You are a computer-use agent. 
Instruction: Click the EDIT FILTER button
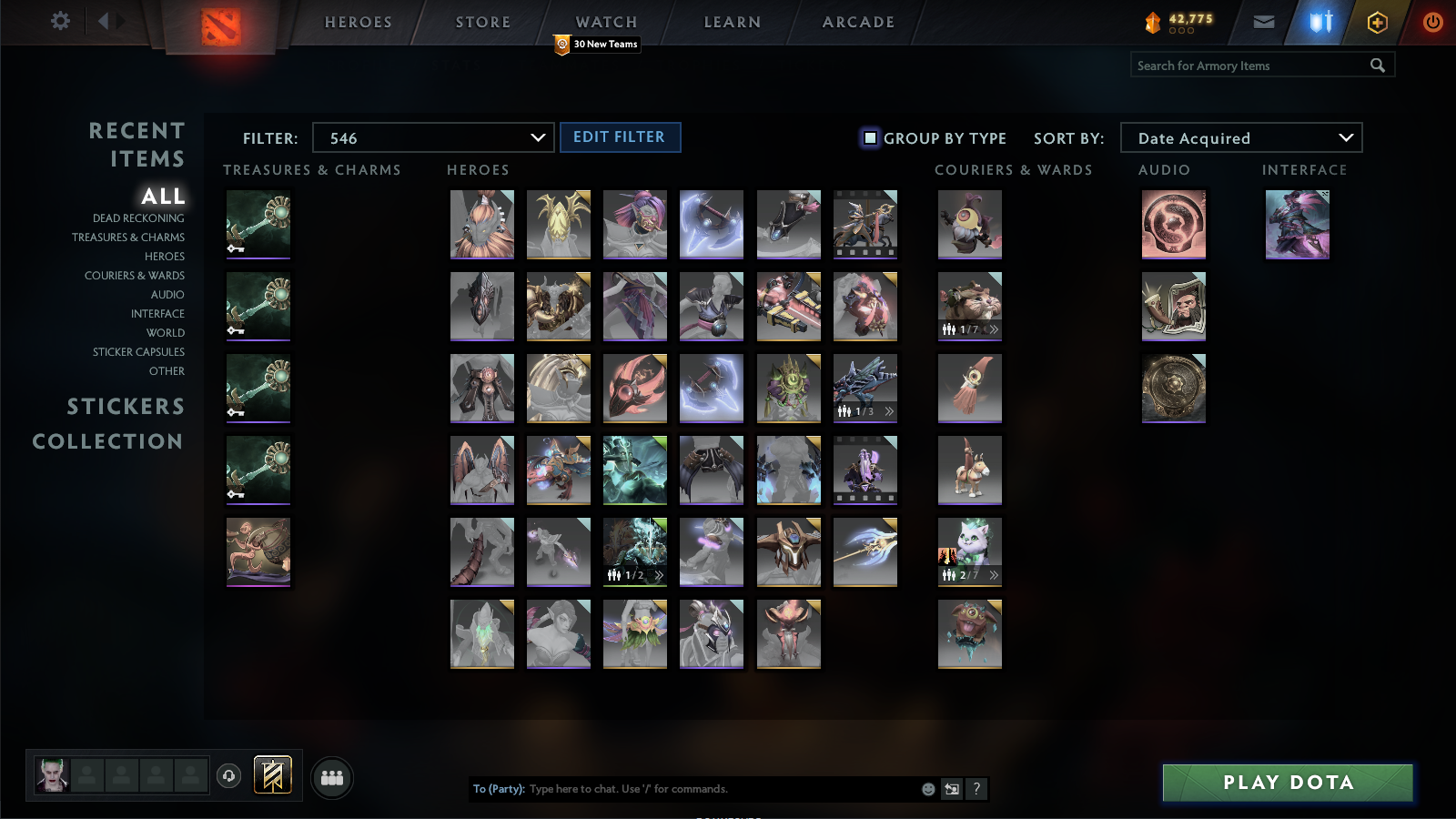click(x=620, y=136)
